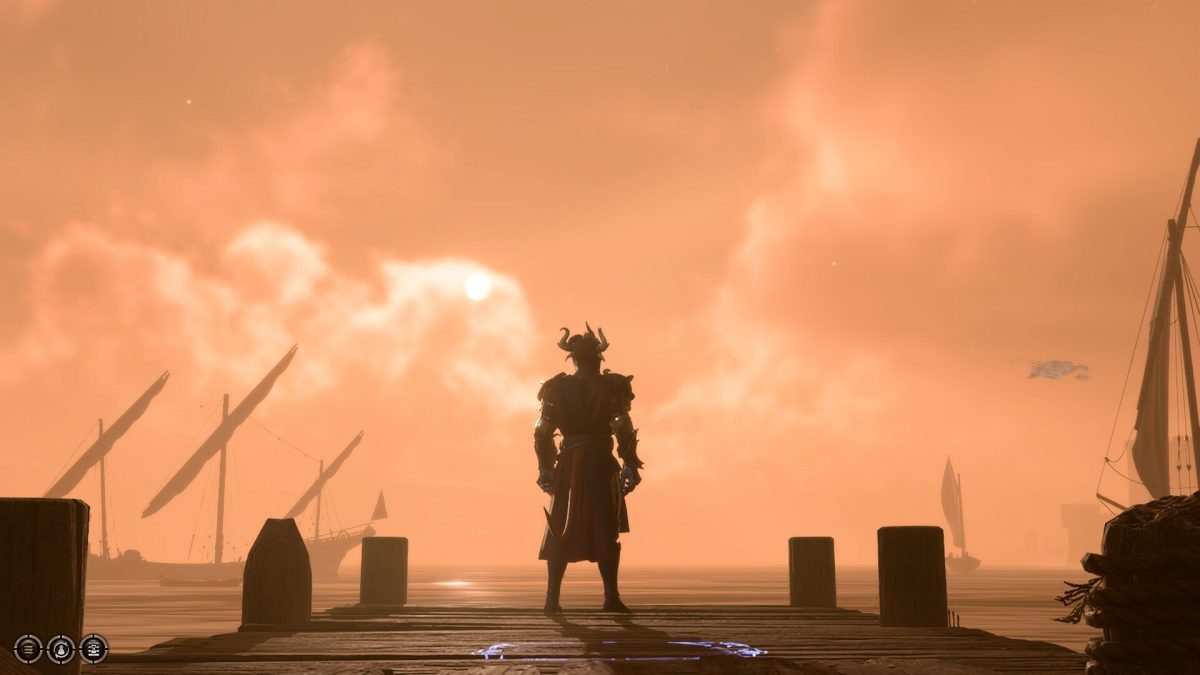The height and width of the screenshot is (675, 1200).
Task: Open the stacked-lines menu icon
Action: pyautogui.click(x=28, y=649)
